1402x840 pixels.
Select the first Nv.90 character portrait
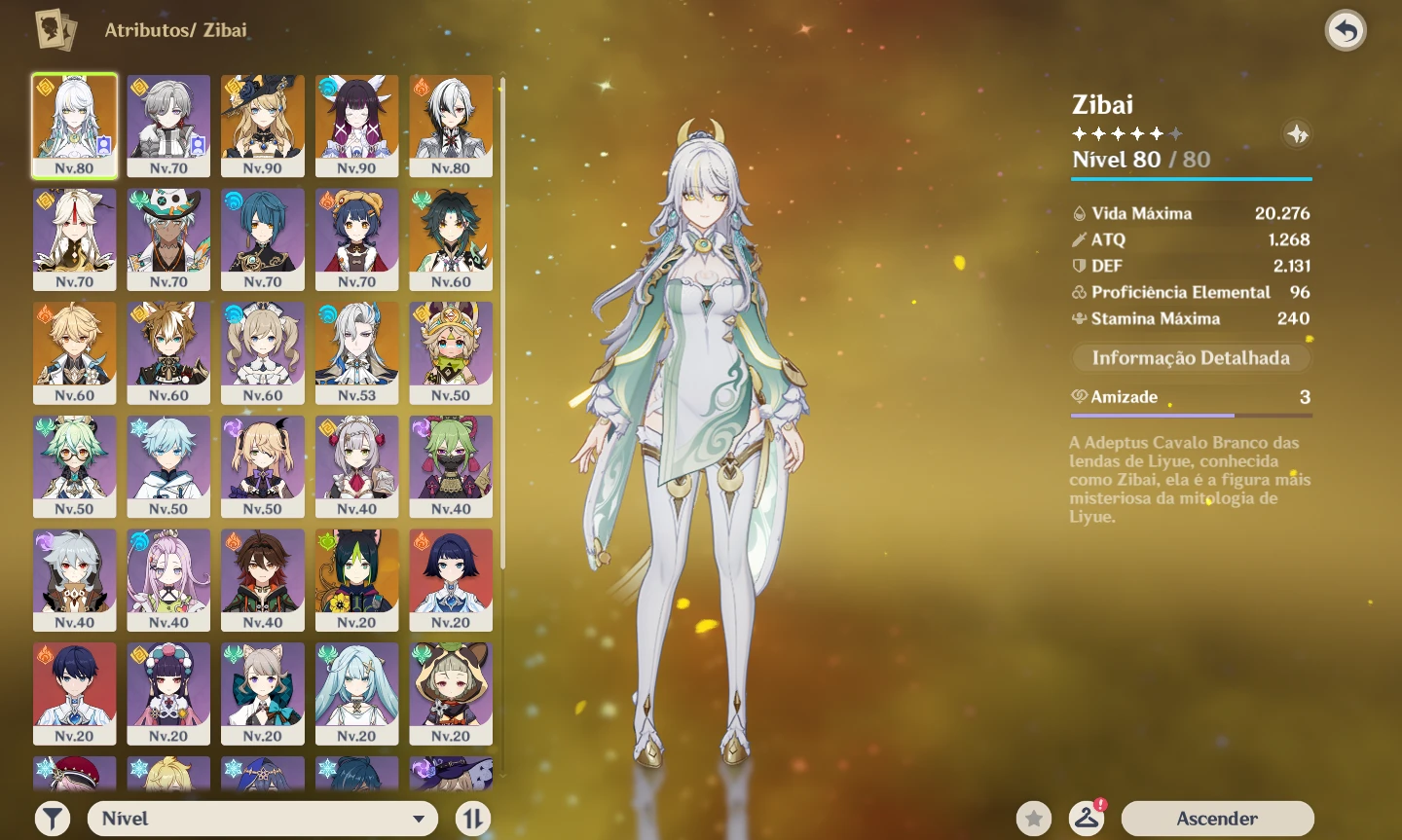[262, 125]
